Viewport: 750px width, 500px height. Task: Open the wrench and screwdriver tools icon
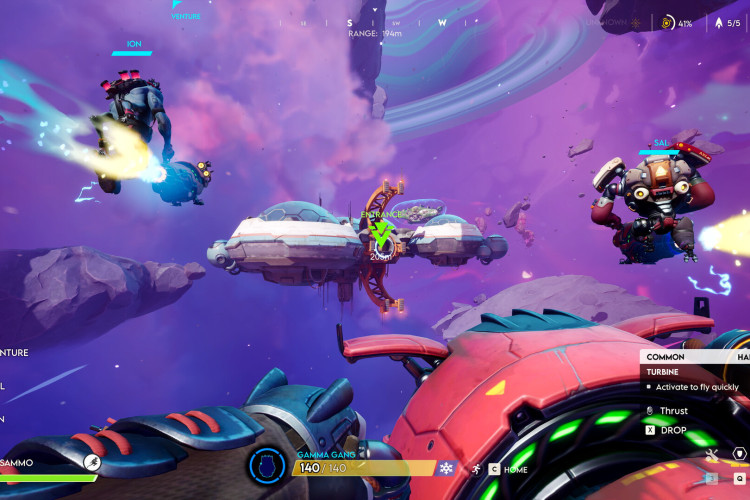coord(712,456)
